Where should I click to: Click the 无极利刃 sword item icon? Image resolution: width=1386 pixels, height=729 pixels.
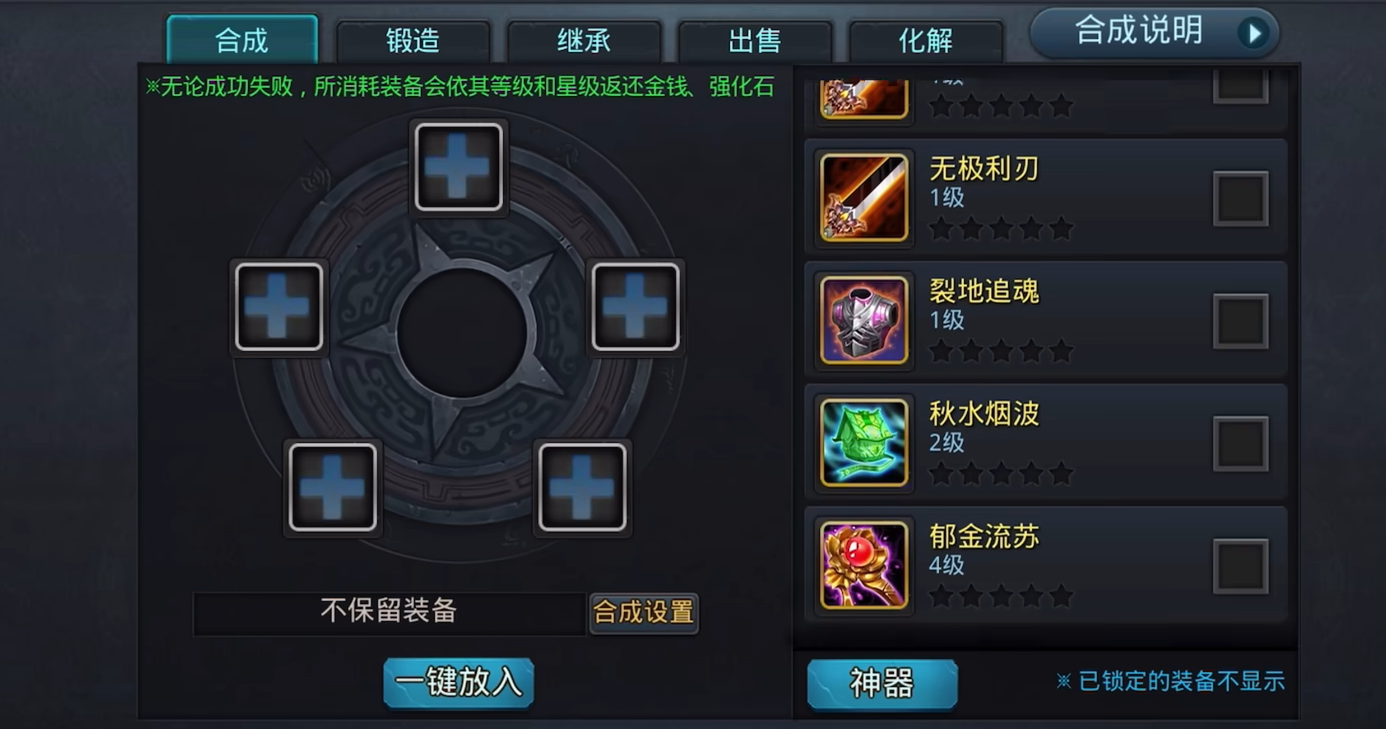pos(862,196)
